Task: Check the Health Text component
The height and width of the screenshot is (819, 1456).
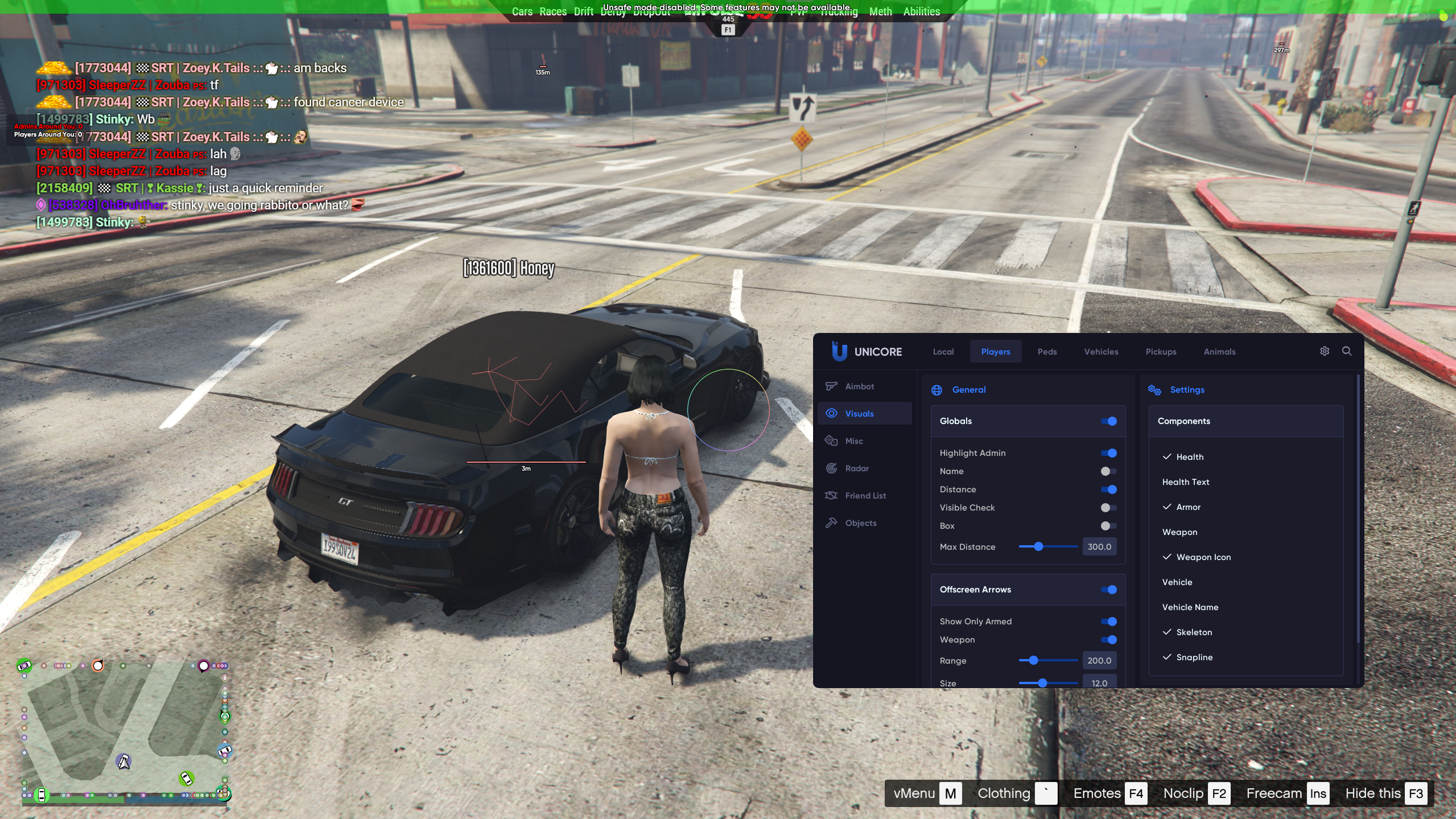Action: (1185, 482)
